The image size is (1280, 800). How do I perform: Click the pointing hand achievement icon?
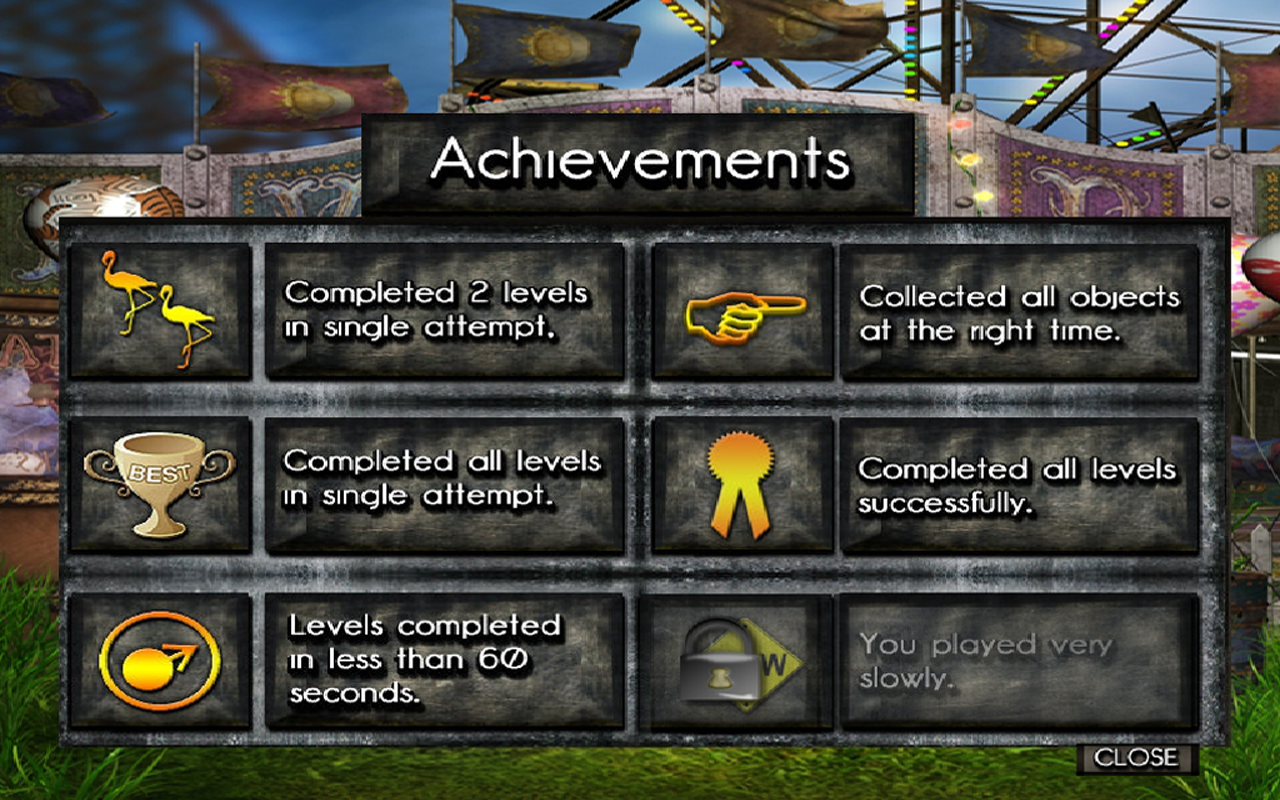743,312
